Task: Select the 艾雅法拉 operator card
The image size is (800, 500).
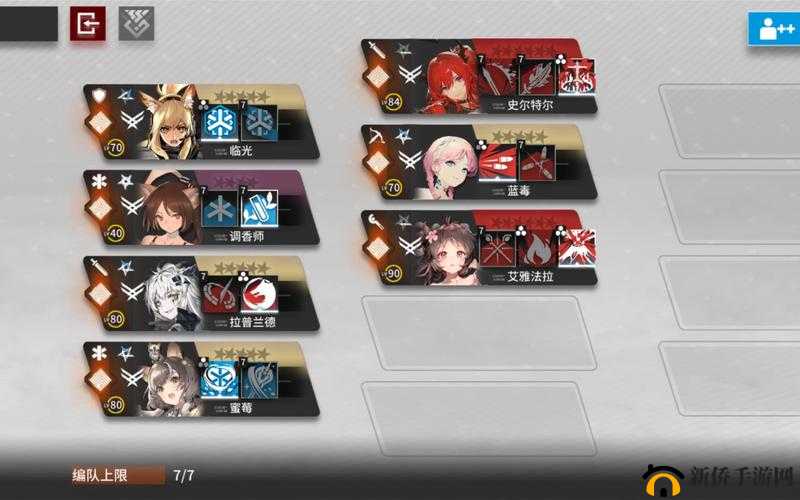Action: tap(480, 249)
